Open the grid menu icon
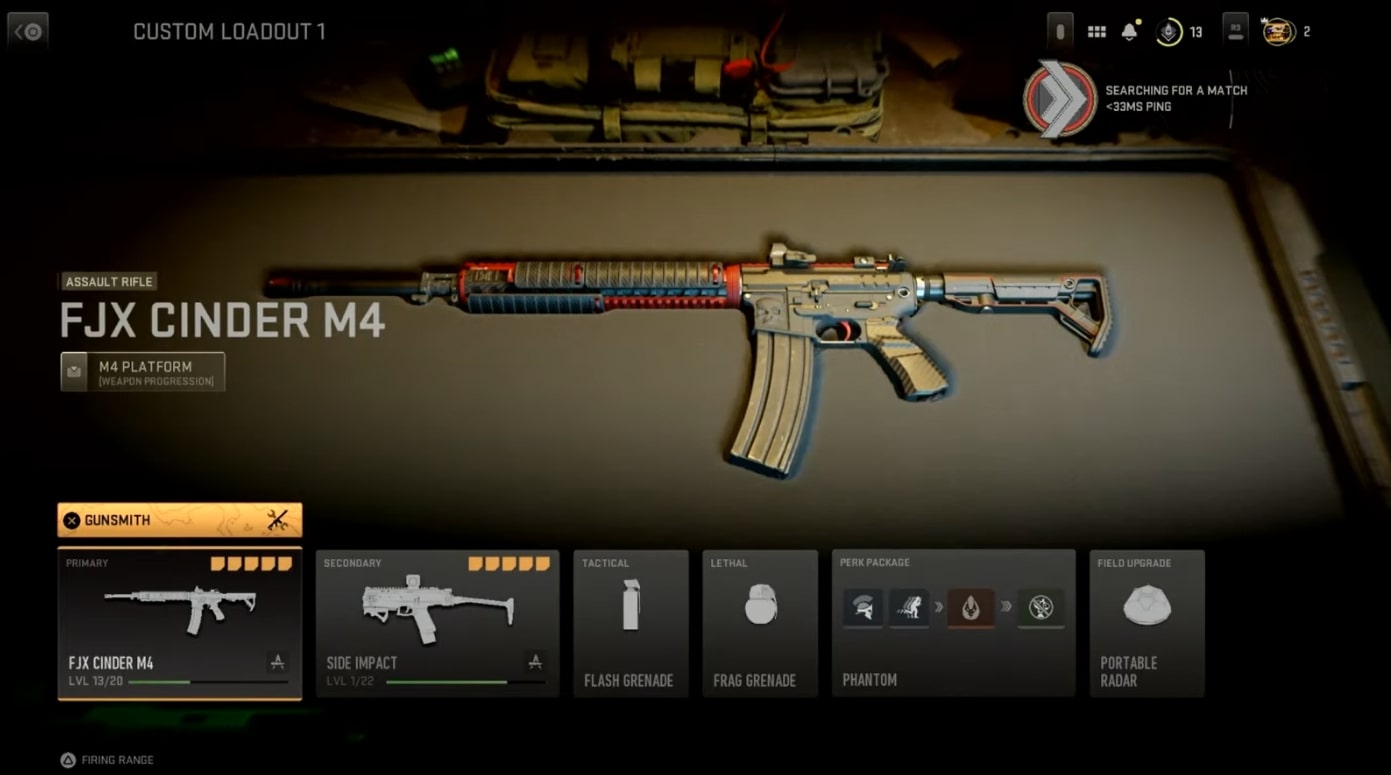This screenshot has width=1391, height=775. pyautogui.click(x=1097, y=32)
